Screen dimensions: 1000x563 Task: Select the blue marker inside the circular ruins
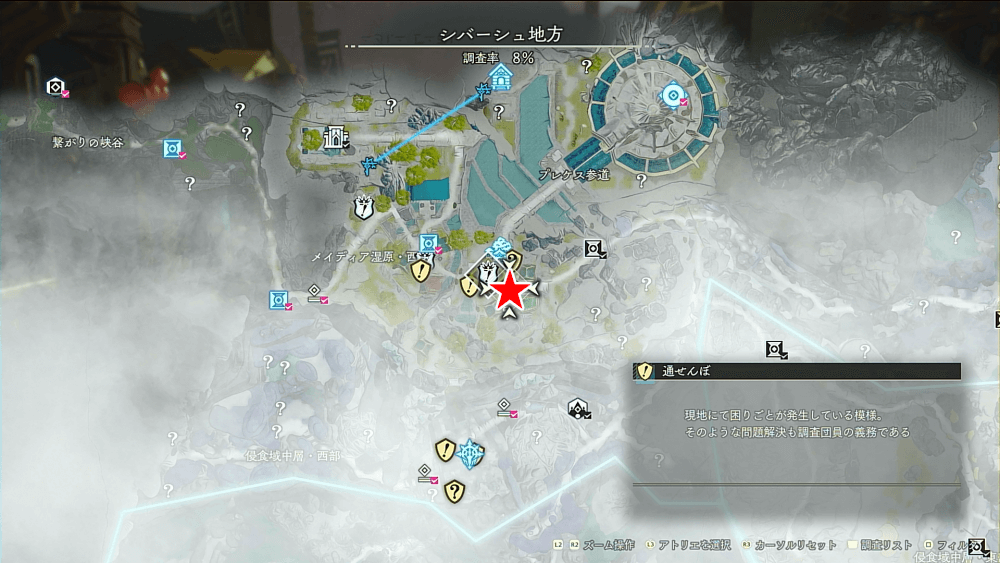(673, 95)
